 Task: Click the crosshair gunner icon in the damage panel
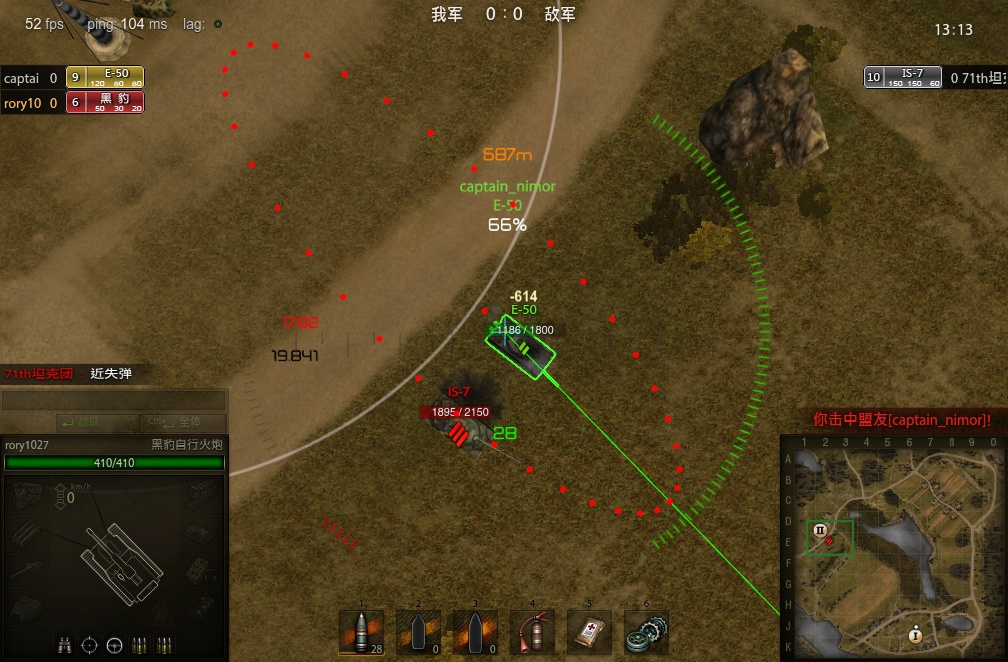coord(89,644)
